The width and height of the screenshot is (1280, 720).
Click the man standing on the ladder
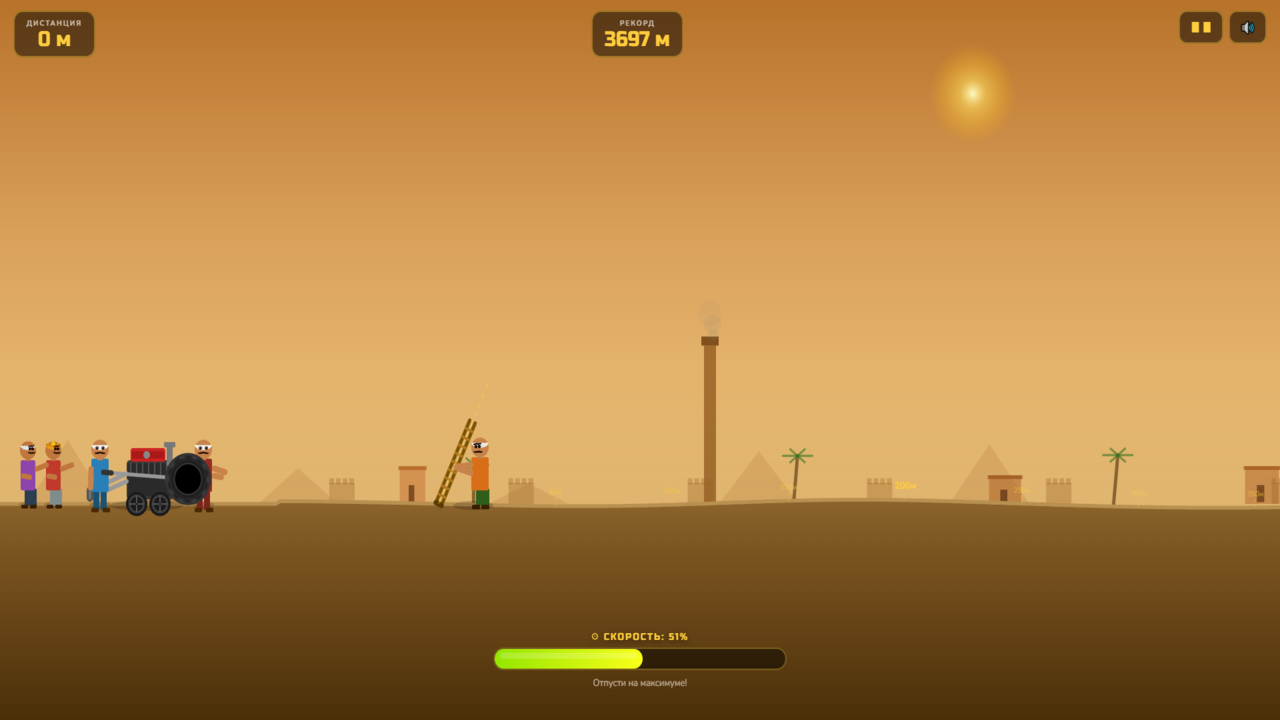point(478,475)
